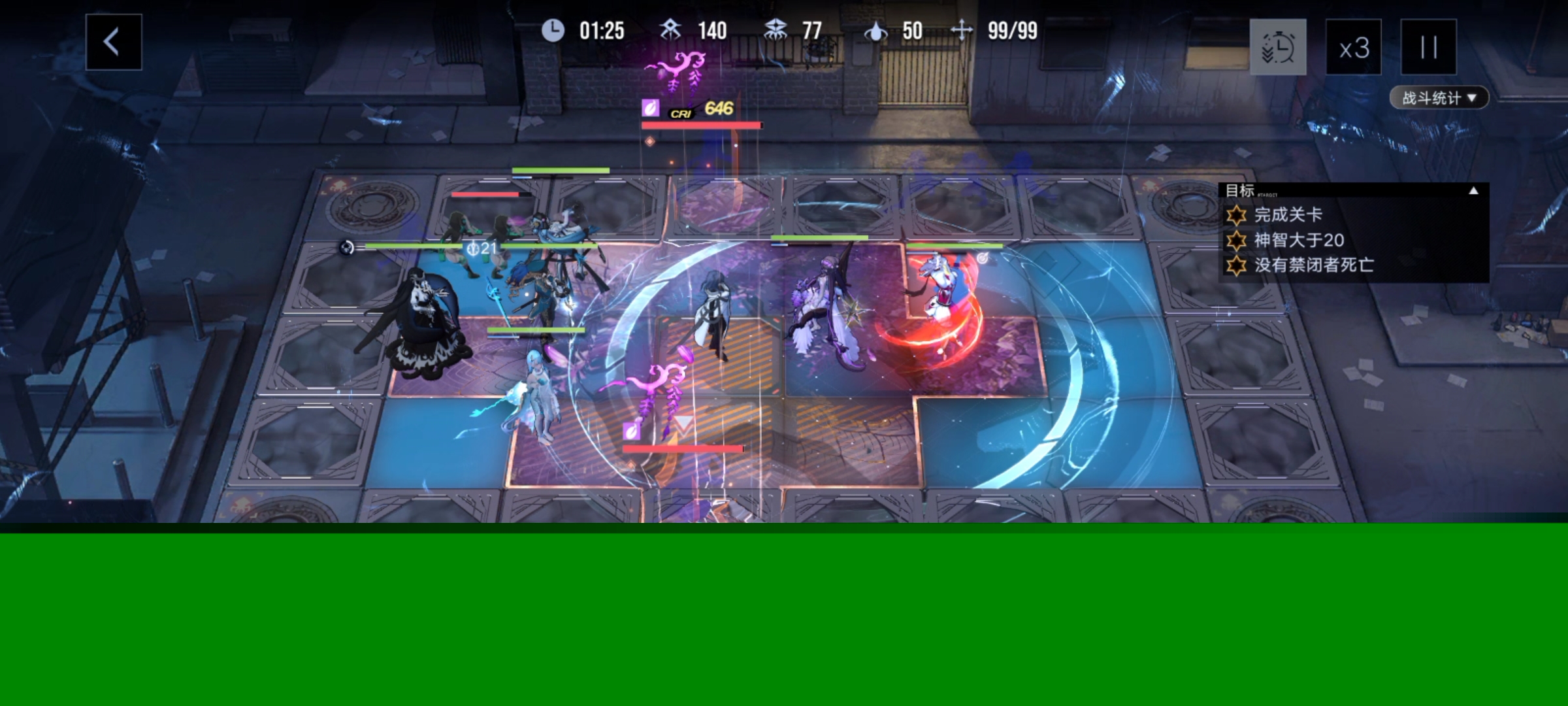
Task: Toggle the star next to 神智大于20
Action: [1235, 241]
